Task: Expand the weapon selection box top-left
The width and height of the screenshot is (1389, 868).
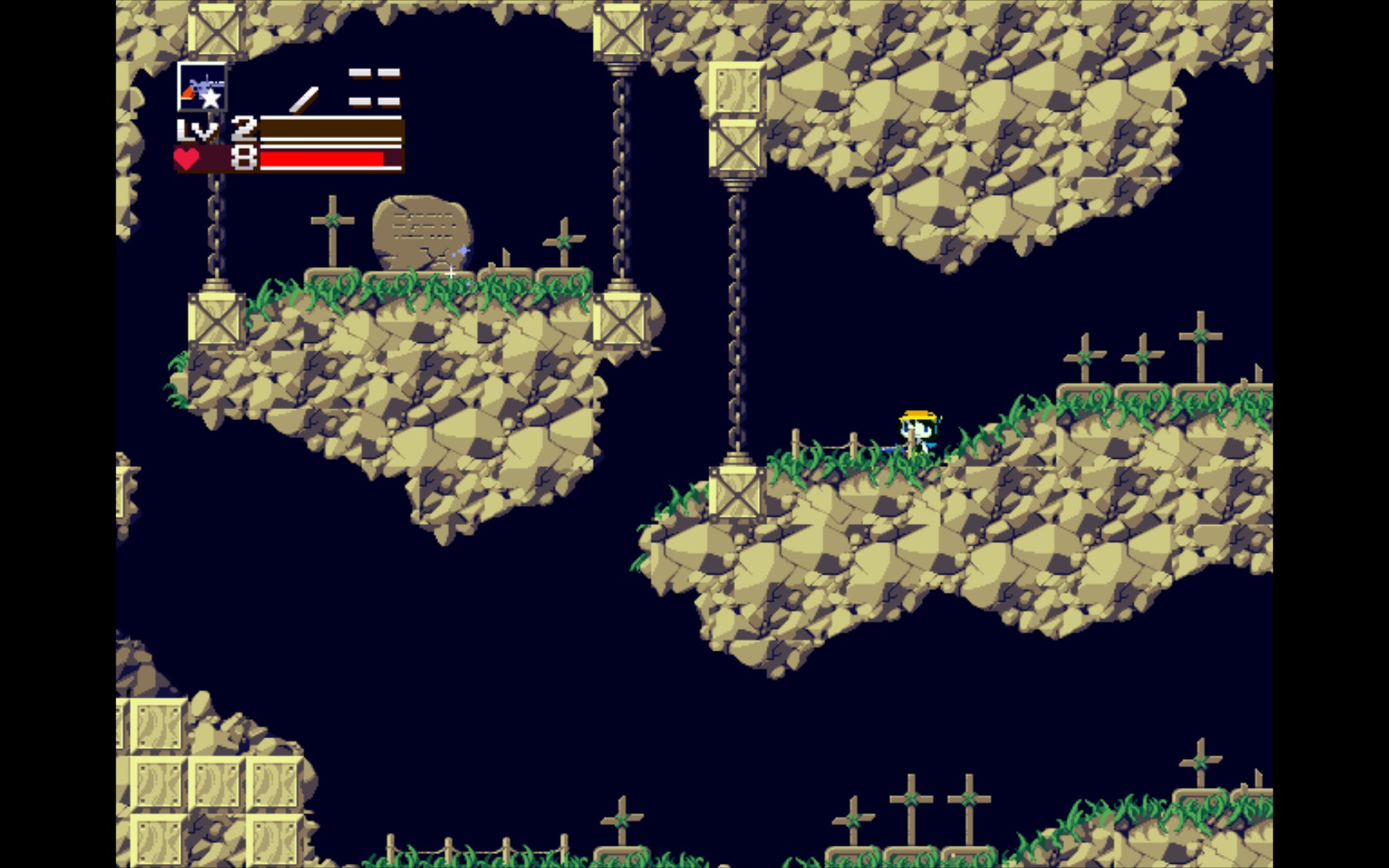Action: [x=202, y=84]
